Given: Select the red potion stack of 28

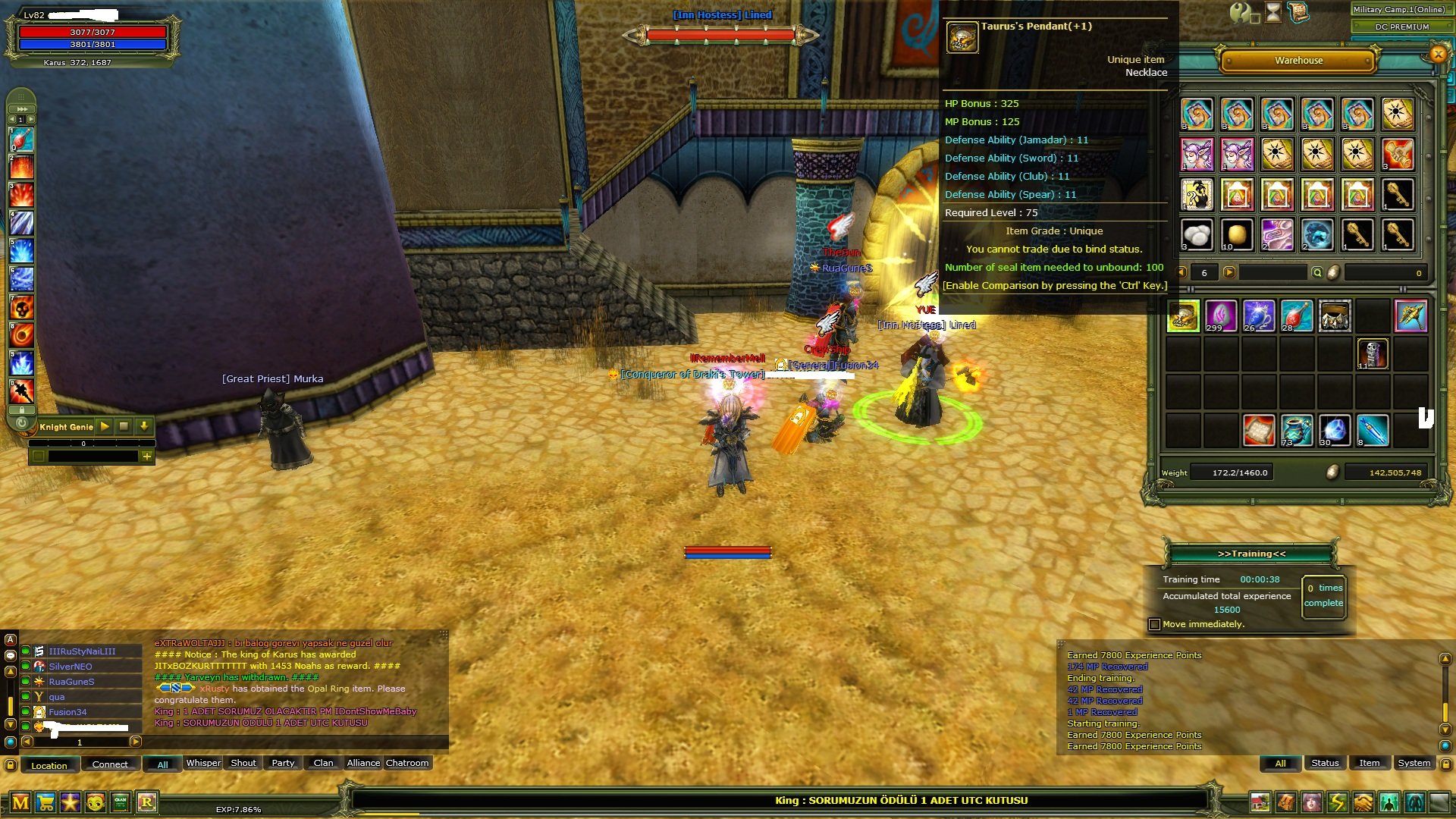Looking at the screenshot, I should click(1296, 316).
